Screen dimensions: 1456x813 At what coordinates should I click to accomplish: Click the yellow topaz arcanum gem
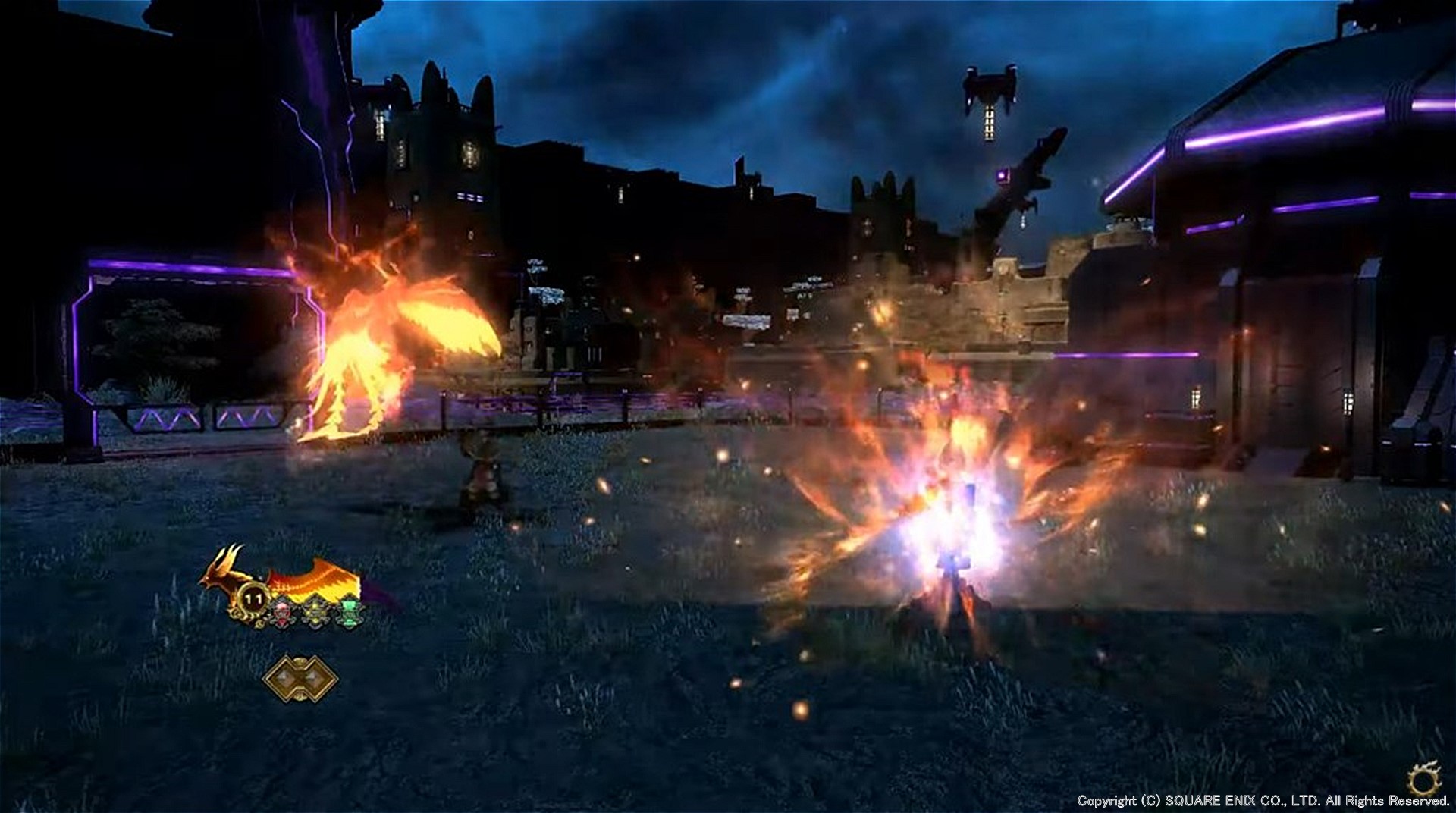[x=315, y=611]
